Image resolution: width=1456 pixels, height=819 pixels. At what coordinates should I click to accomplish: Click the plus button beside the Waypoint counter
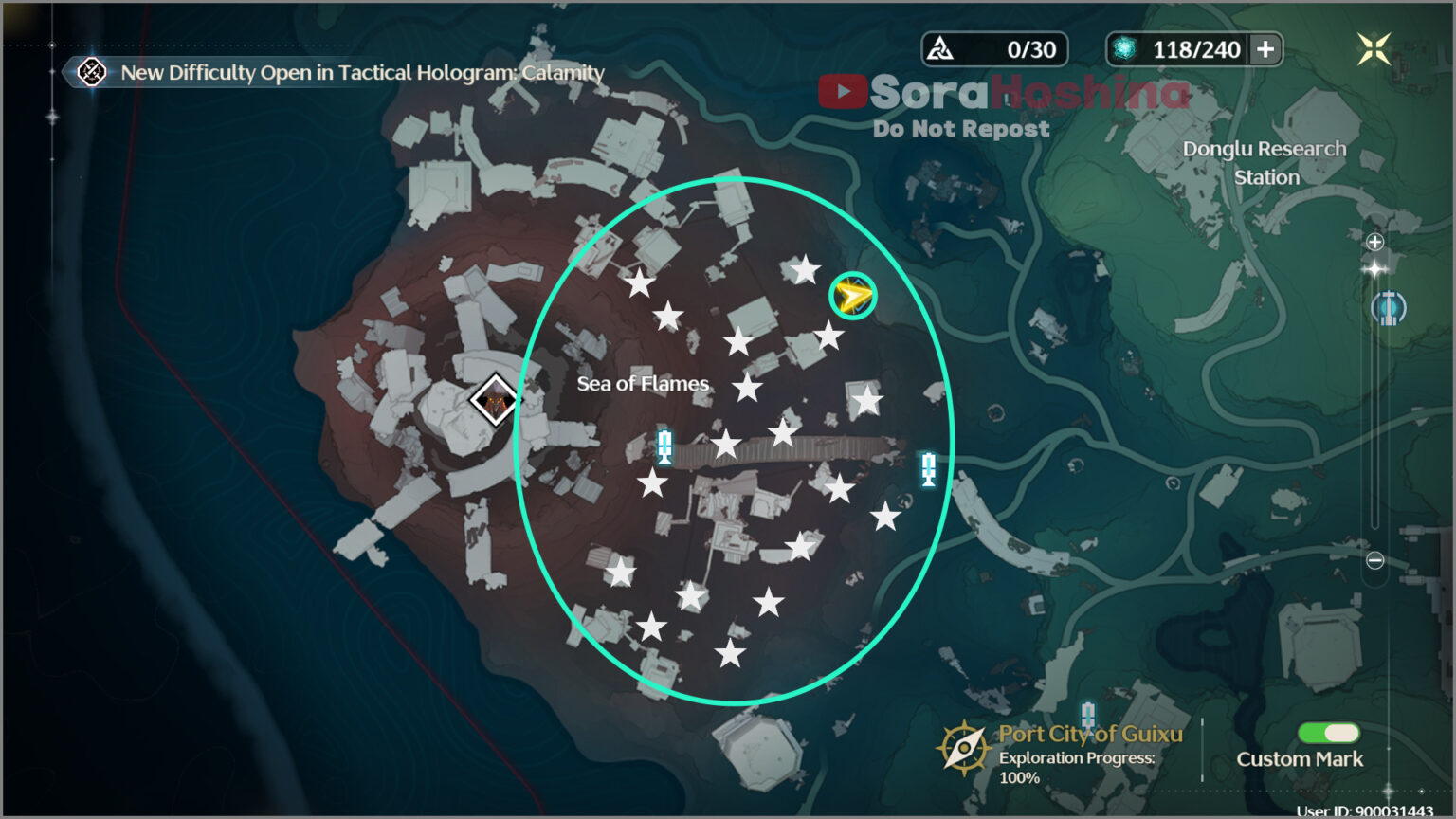(x=1265, y=49)
